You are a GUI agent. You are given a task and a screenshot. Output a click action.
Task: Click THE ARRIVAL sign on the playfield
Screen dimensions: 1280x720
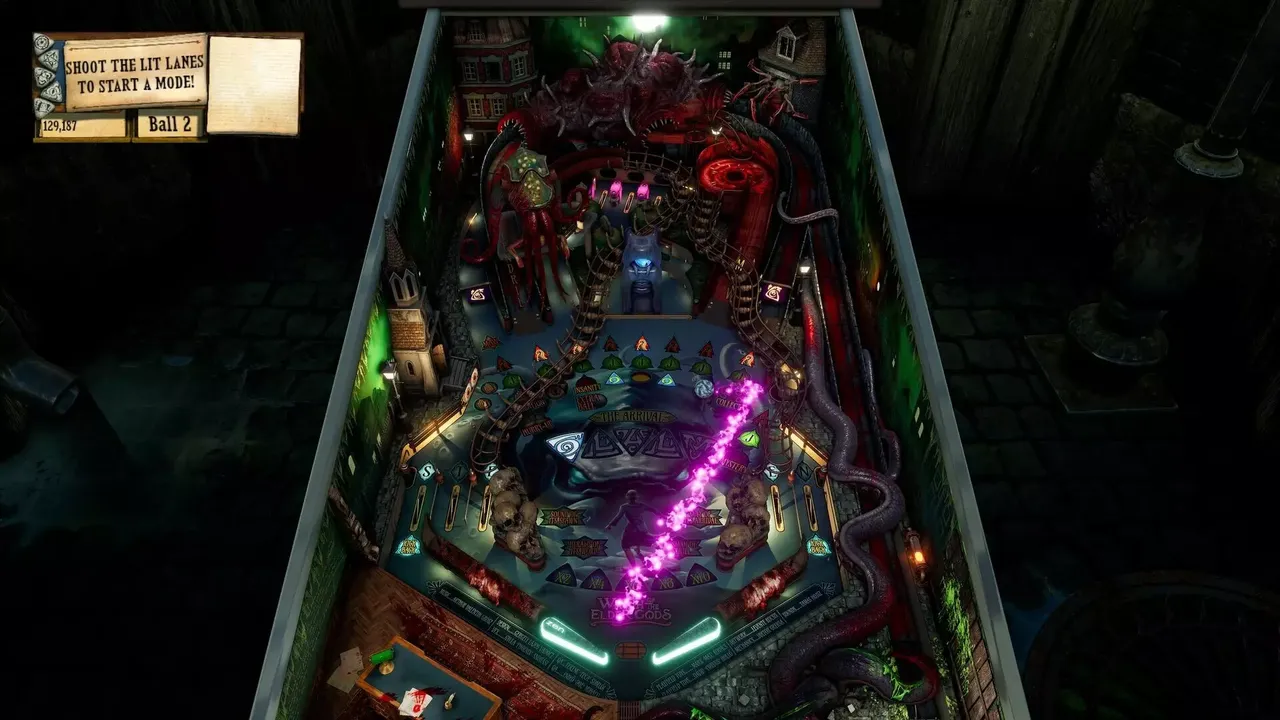pos(632,417)
